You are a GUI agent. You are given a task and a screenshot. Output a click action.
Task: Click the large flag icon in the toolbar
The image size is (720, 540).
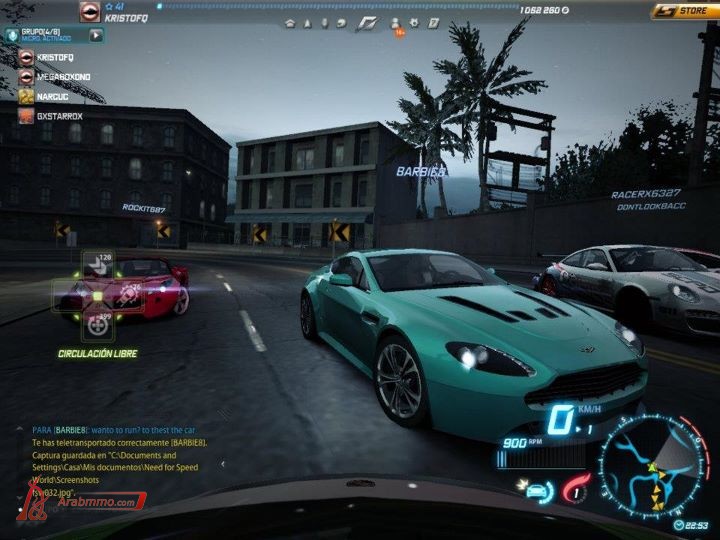(x=366, y=22)
